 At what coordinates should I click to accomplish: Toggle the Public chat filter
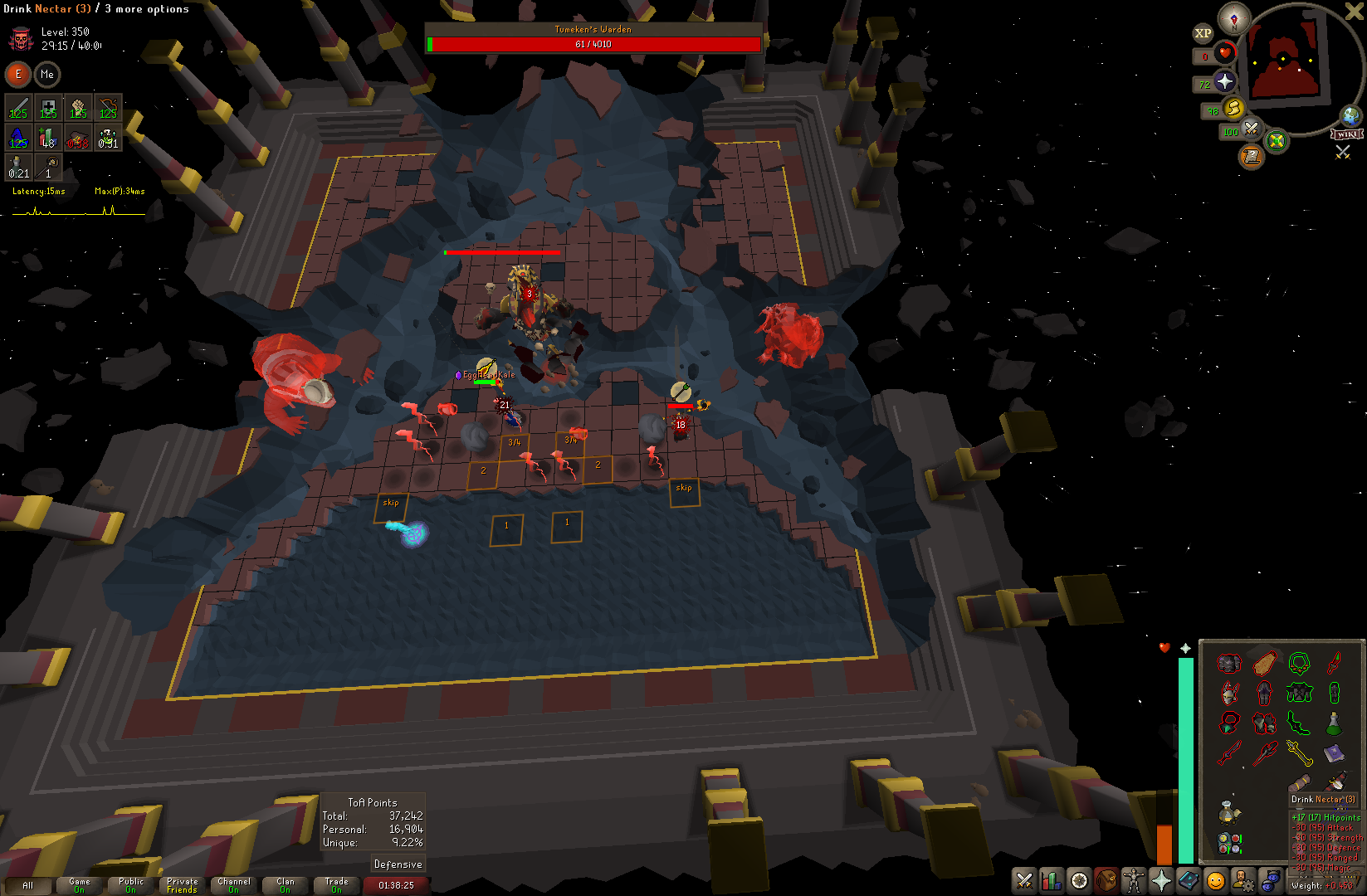pos(131,885)
